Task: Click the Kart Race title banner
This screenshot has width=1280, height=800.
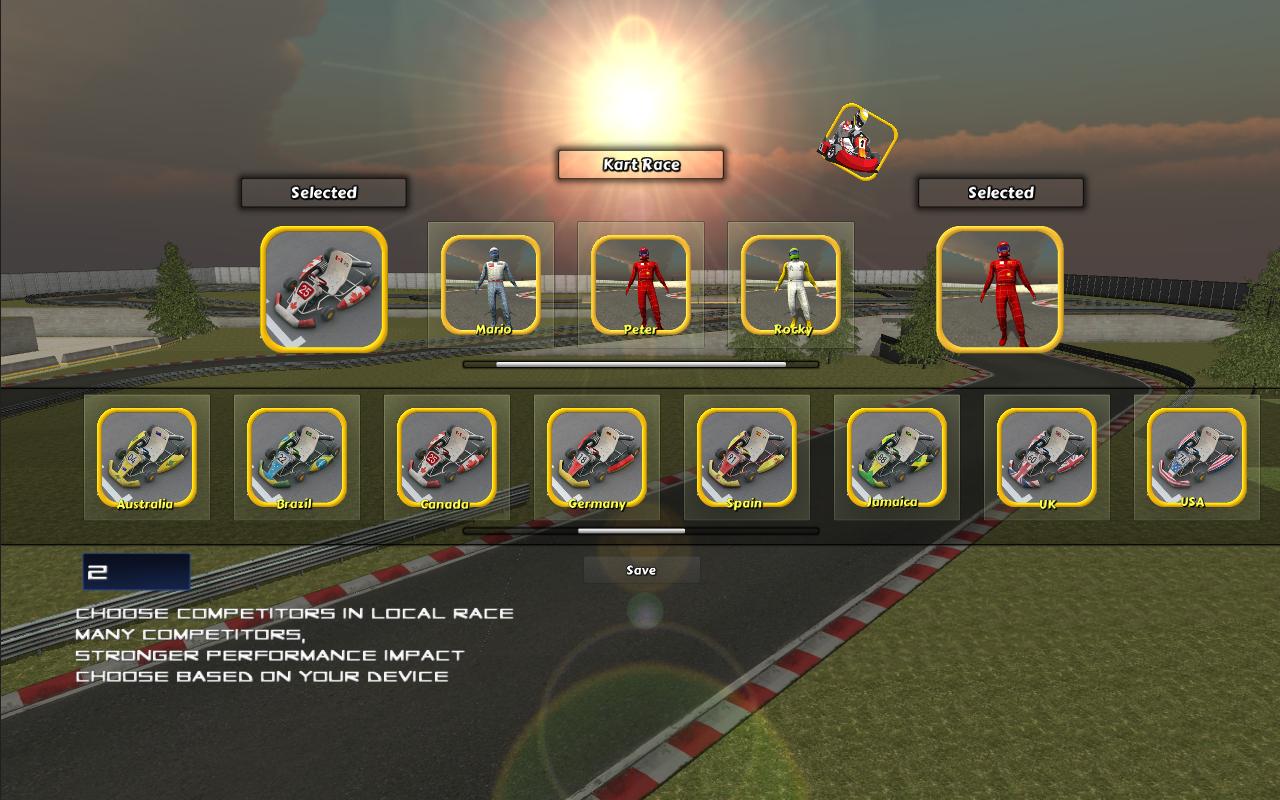Action: click(x=640, y=165)
